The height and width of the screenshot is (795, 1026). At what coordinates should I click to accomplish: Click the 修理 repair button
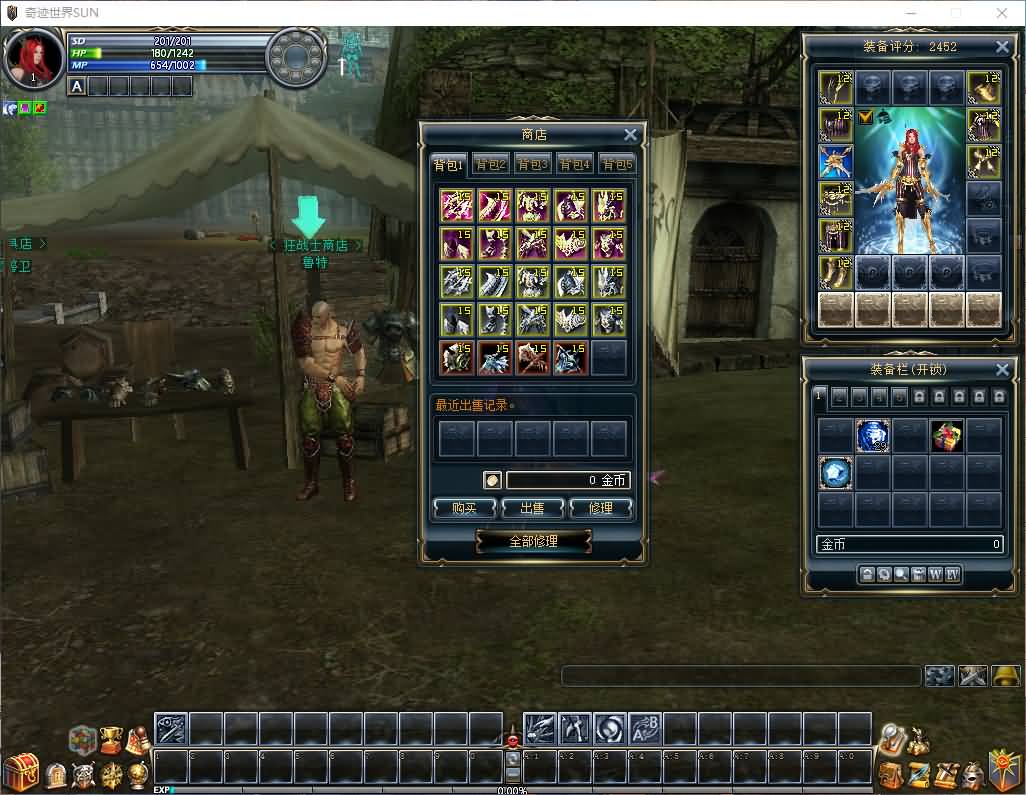pos(600,508)
